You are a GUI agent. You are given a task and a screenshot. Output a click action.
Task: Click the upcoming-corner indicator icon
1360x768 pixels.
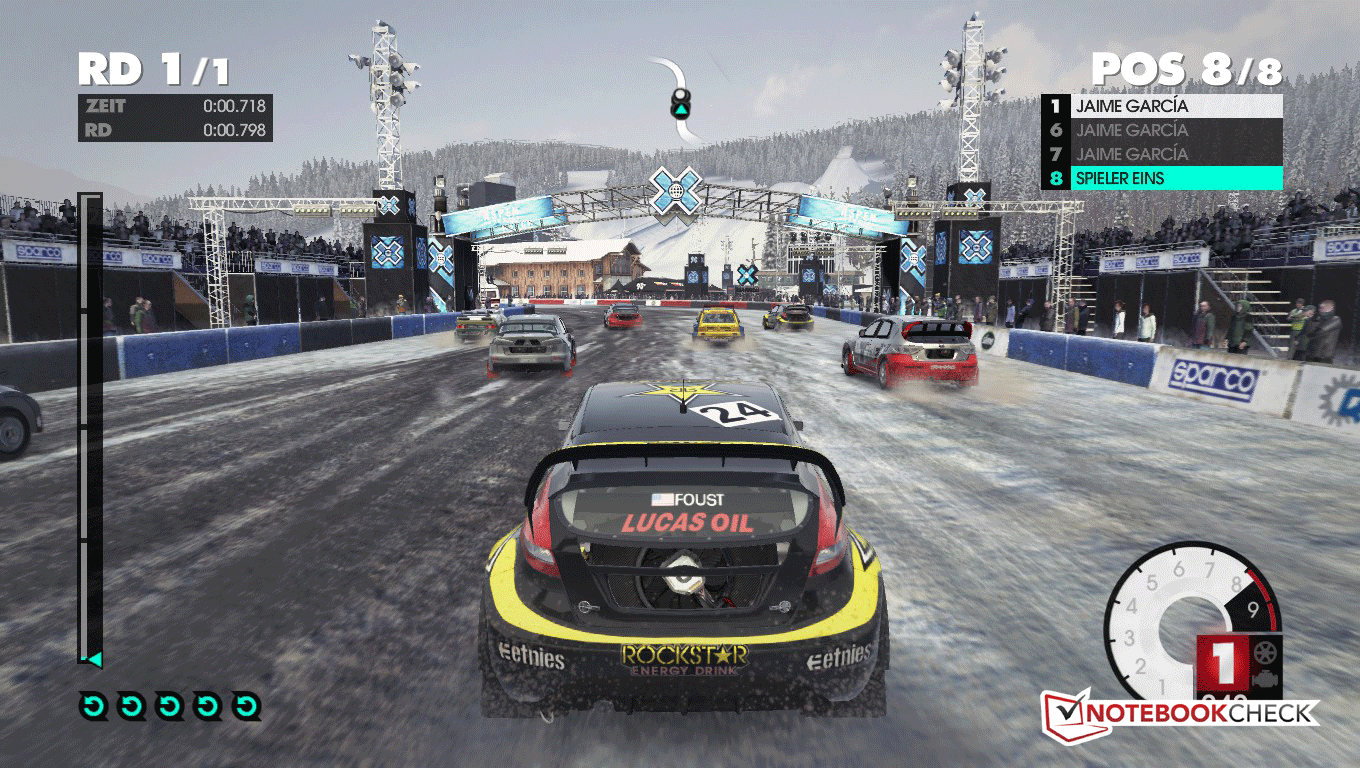(x=681, y=99)
